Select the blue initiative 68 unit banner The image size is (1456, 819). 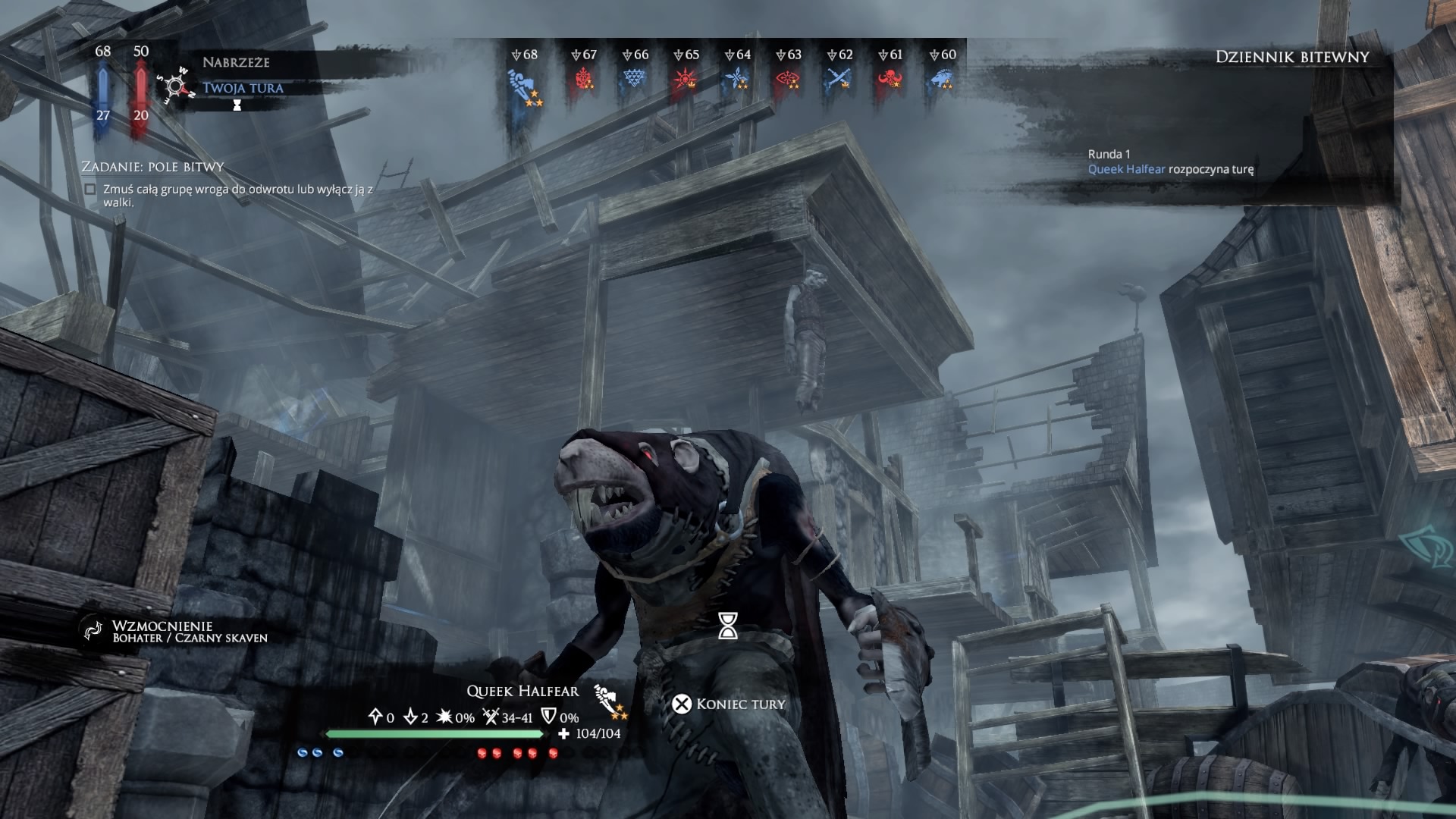[524, 82]
